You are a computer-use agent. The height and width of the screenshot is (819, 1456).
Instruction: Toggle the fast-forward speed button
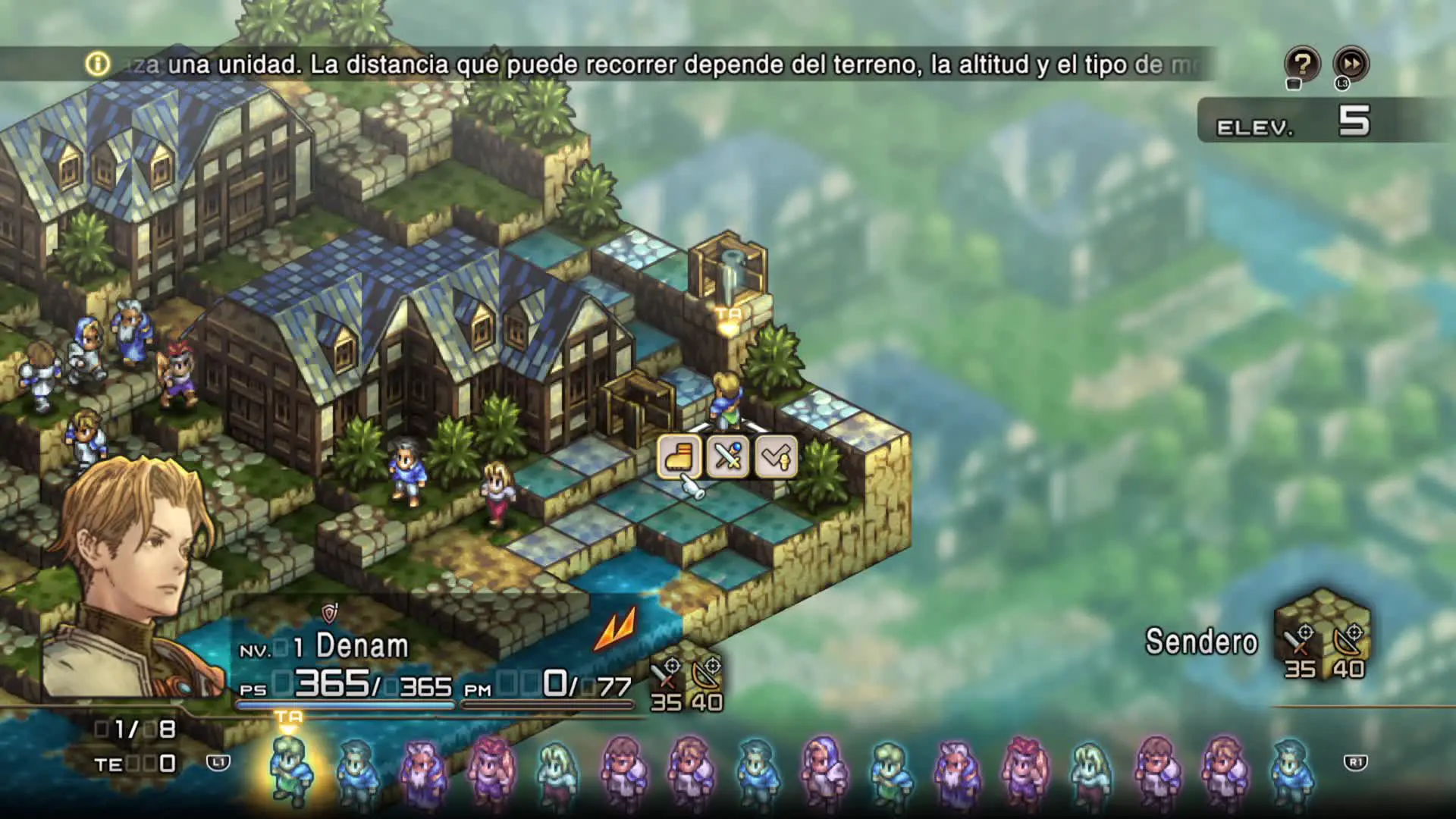1351,64
